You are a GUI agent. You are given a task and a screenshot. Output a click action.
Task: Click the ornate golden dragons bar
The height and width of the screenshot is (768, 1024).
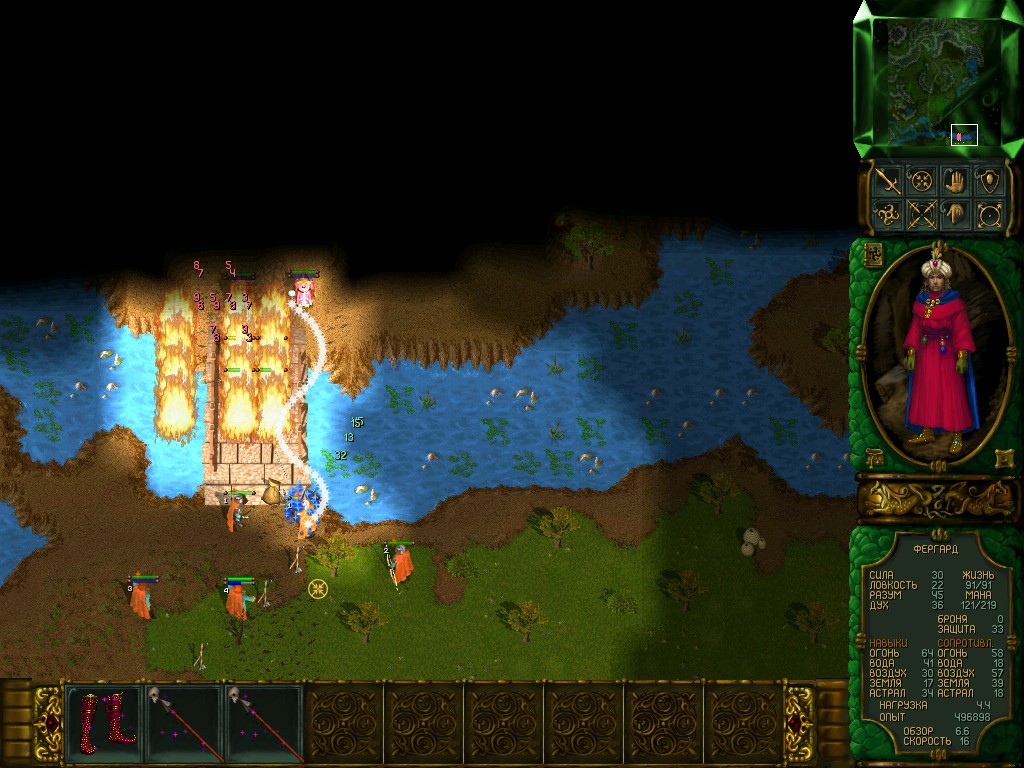click(937, 497)
